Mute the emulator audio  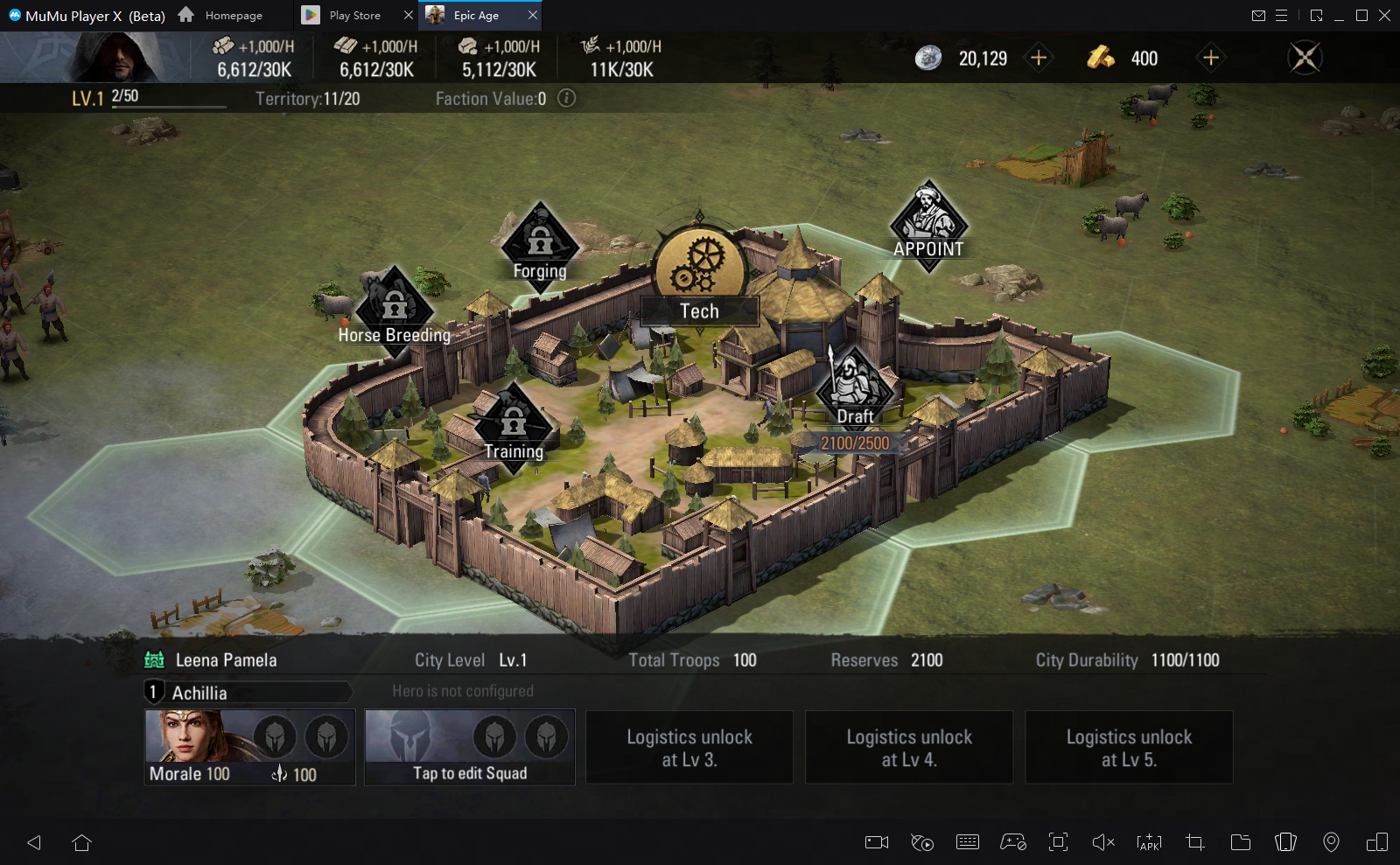[1102, 842]
